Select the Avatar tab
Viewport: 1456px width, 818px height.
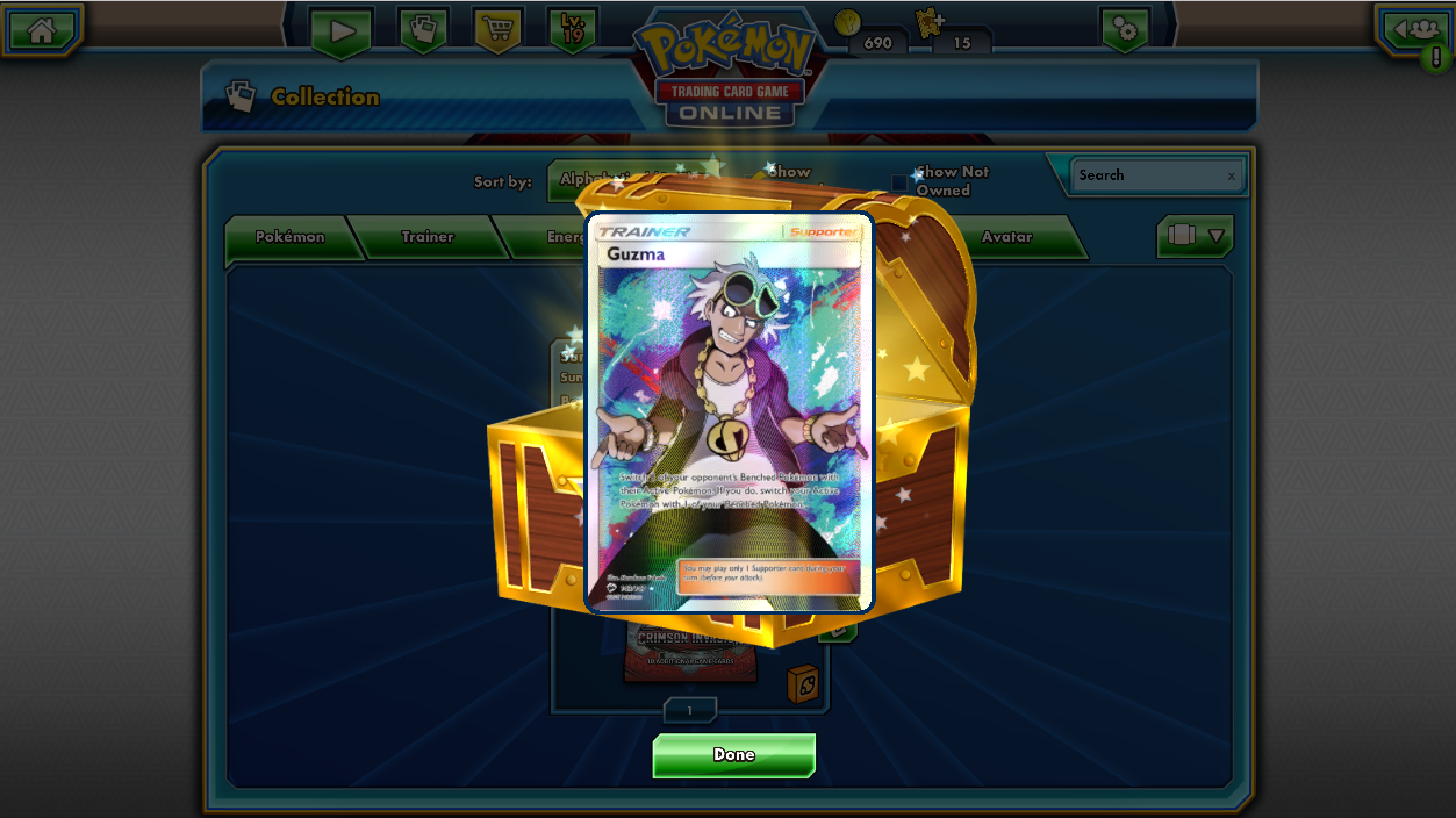click(x=1007, y=236)
